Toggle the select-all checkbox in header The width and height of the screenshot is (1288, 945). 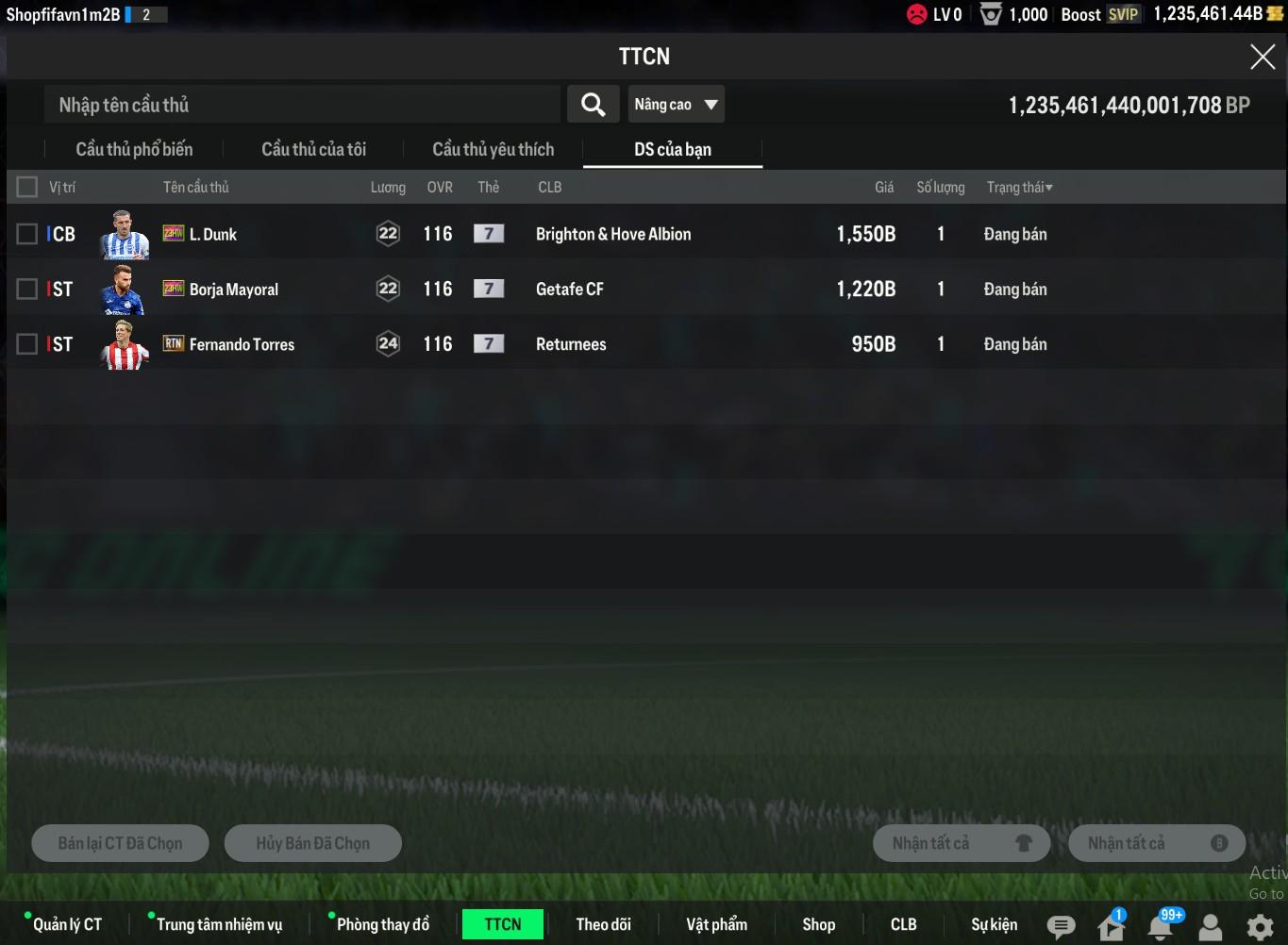click(27, 187)
